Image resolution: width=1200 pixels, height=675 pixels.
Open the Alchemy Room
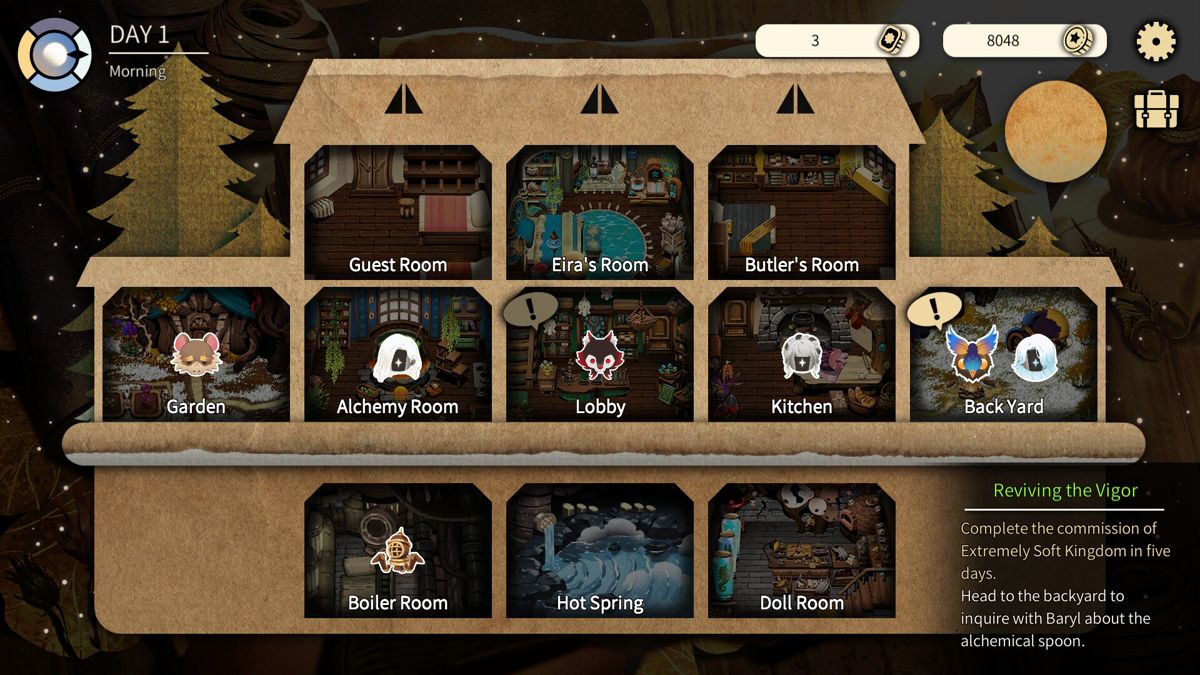[398, 355]
